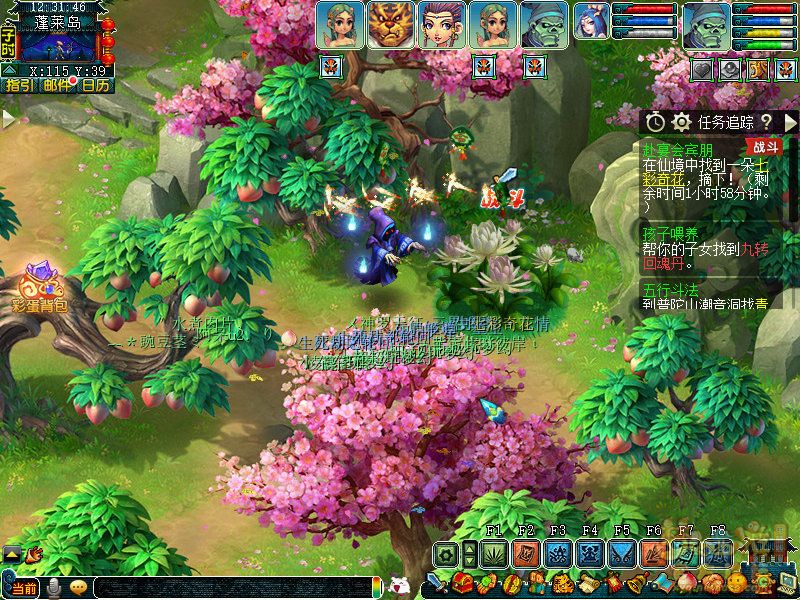
Task: Open the treasure chest menu icon
Action: click(463, 582)
